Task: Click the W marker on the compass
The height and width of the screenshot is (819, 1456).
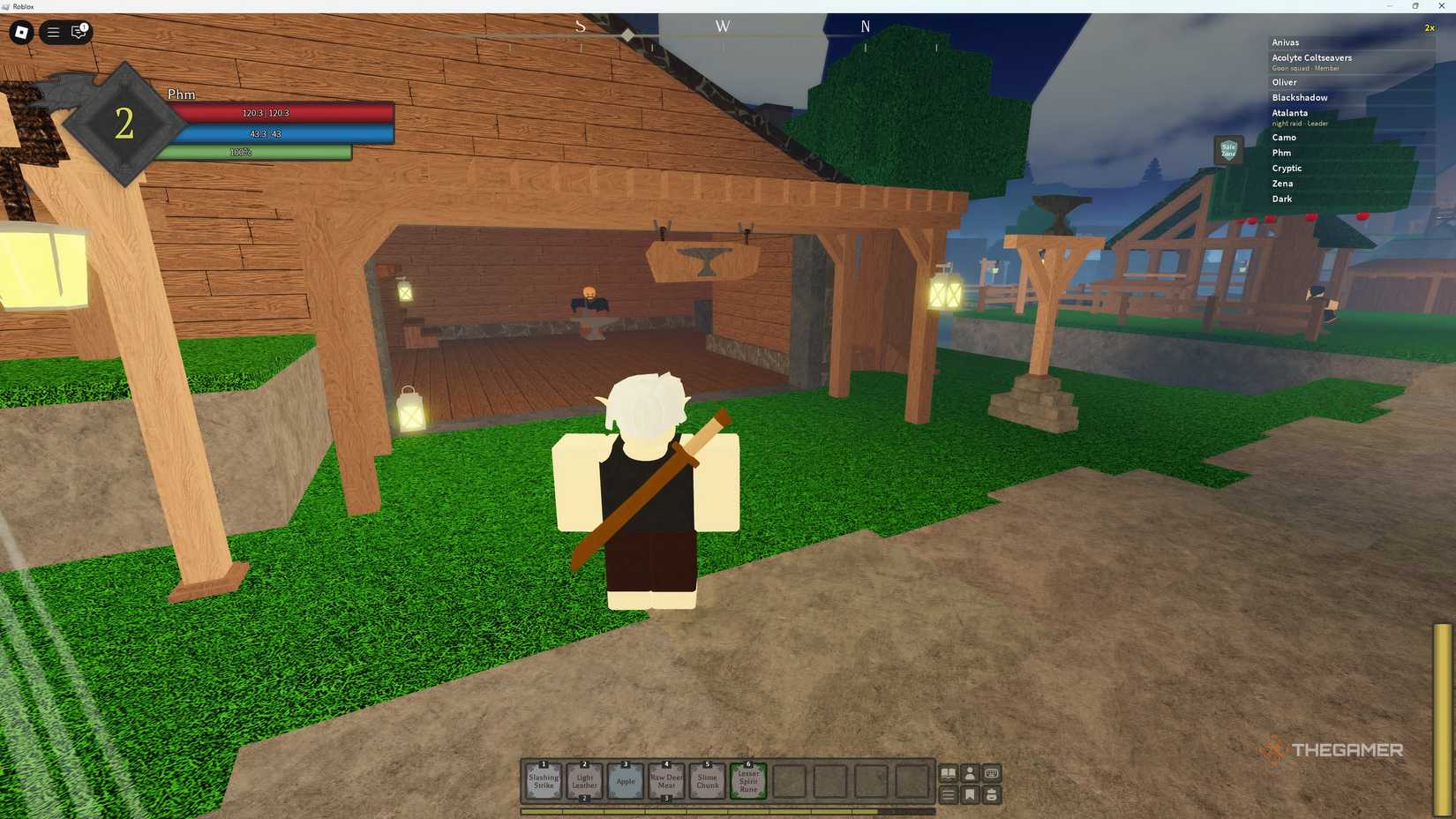Action: tap(722, 26)
